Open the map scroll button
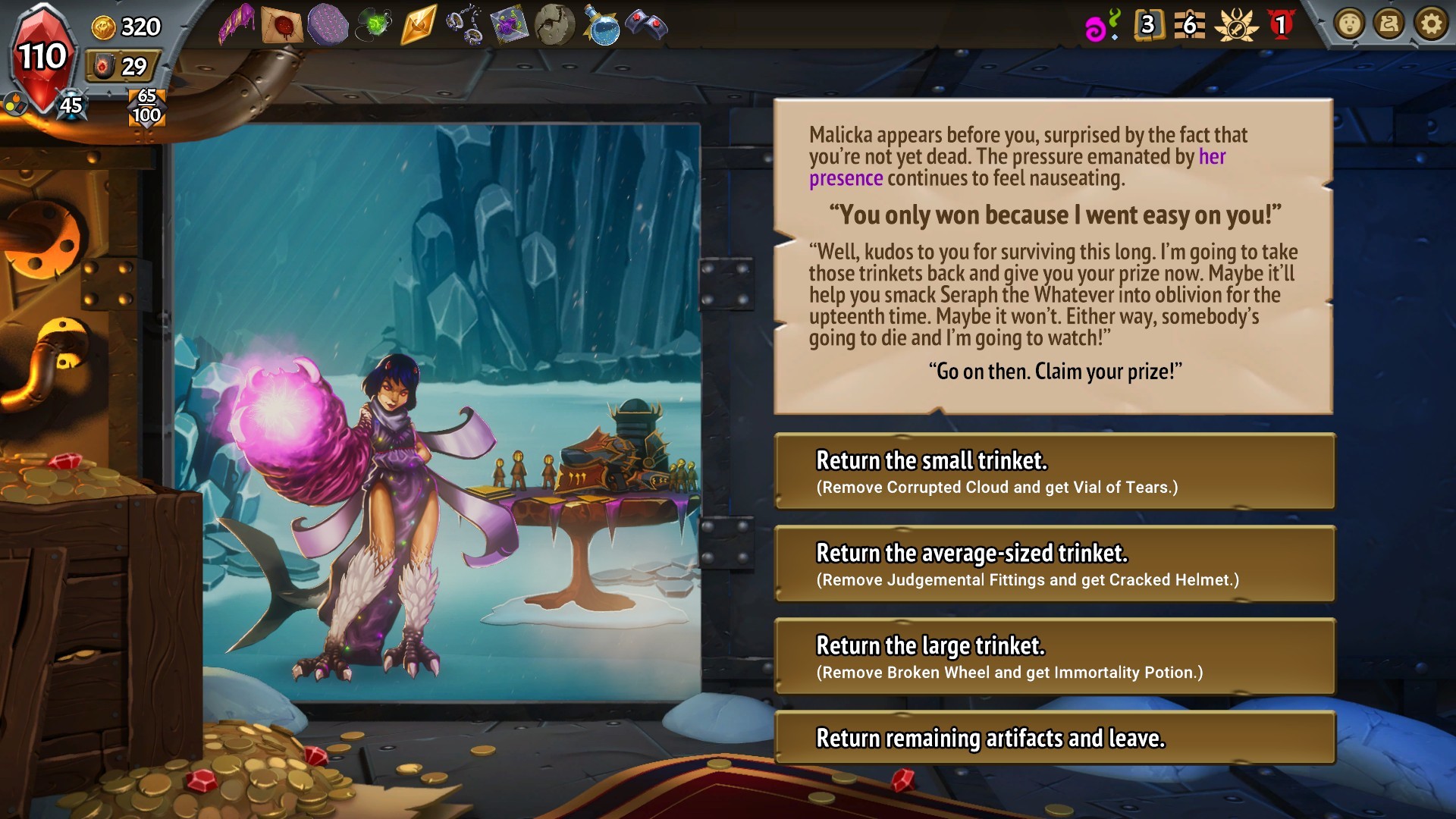Image resolution: width=1456 pixels, height=819 pixels. 1390,25
